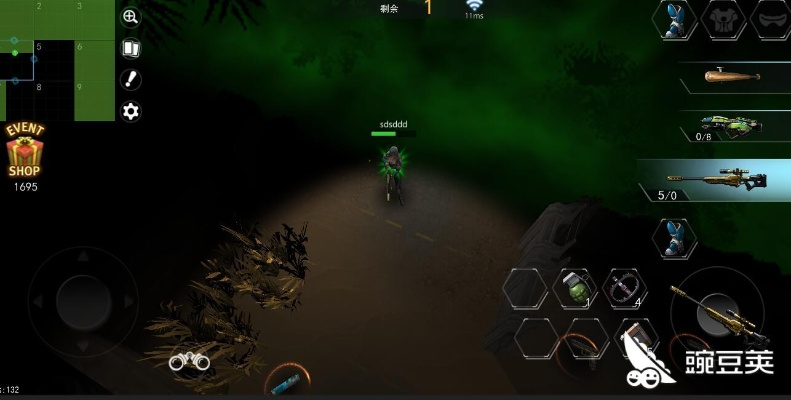Choose the ring trap item slot
Viewport: 791px width, 400px height.
click(x=623, y=289)
